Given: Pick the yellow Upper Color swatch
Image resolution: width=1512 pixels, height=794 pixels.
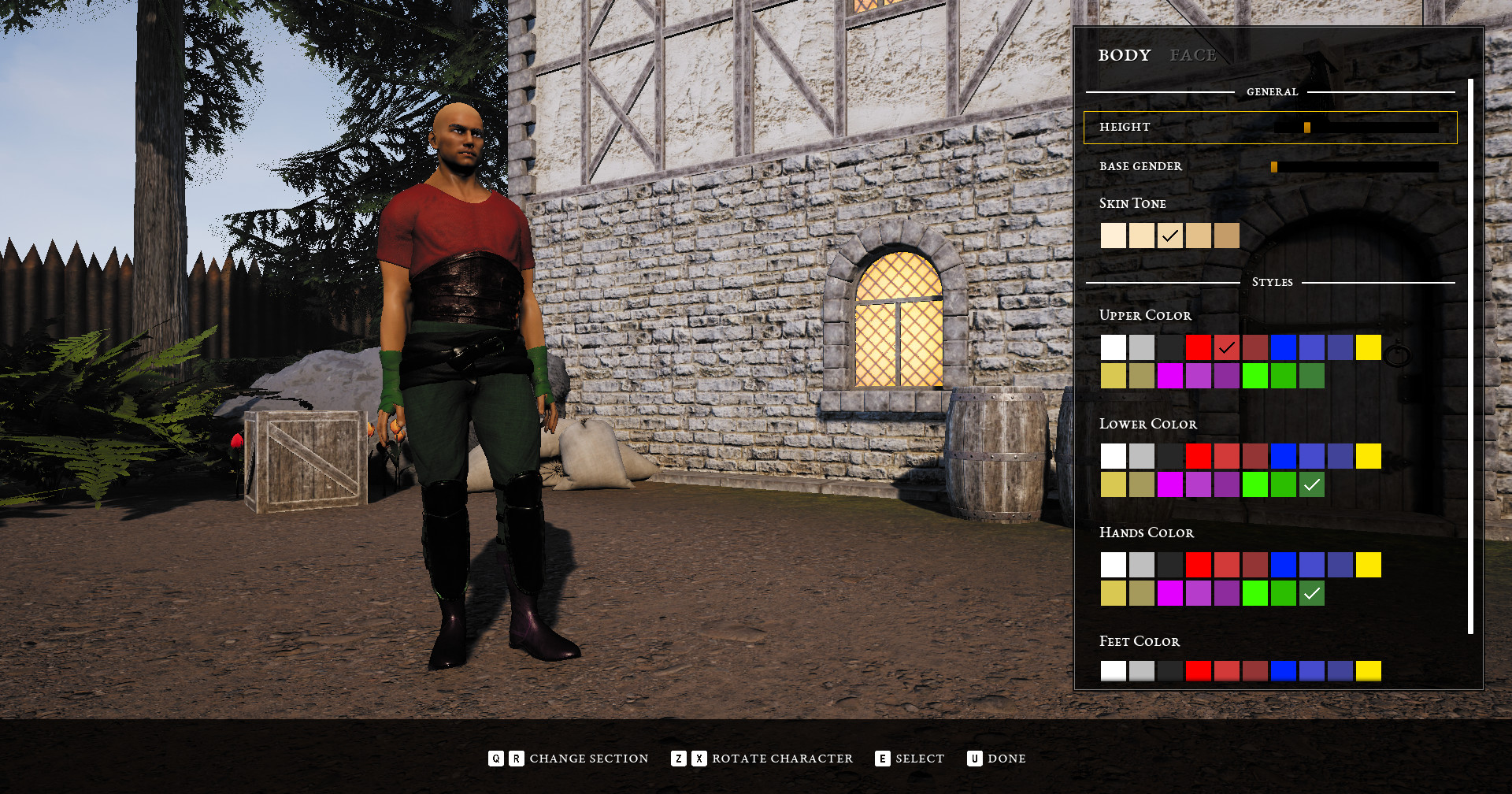Looking at the screenshot, I should click(x=1368, y=347).
